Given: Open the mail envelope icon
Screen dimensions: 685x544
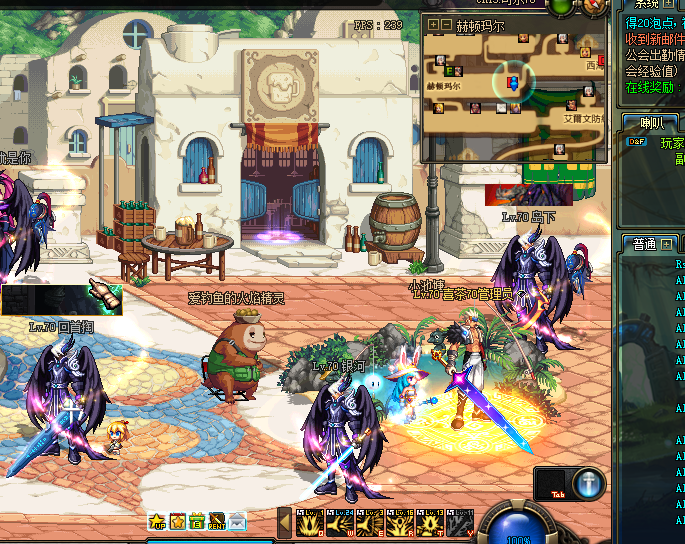Looking at the screenshot, I should point(237,521).
